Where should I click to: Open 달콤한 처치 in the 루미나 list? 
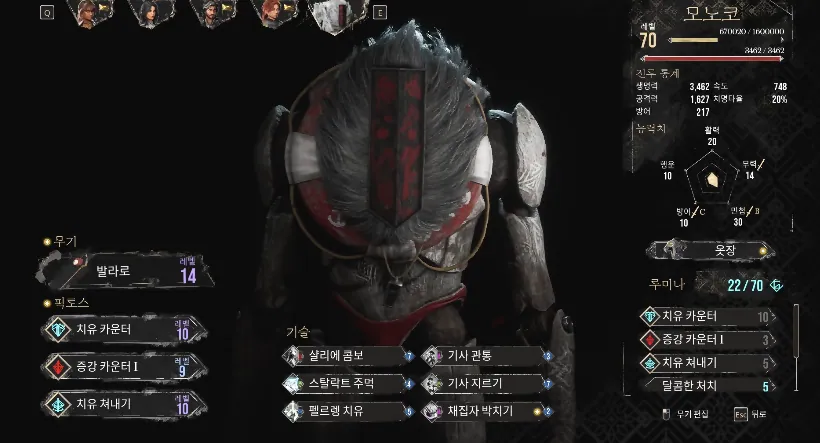(708, 385)
